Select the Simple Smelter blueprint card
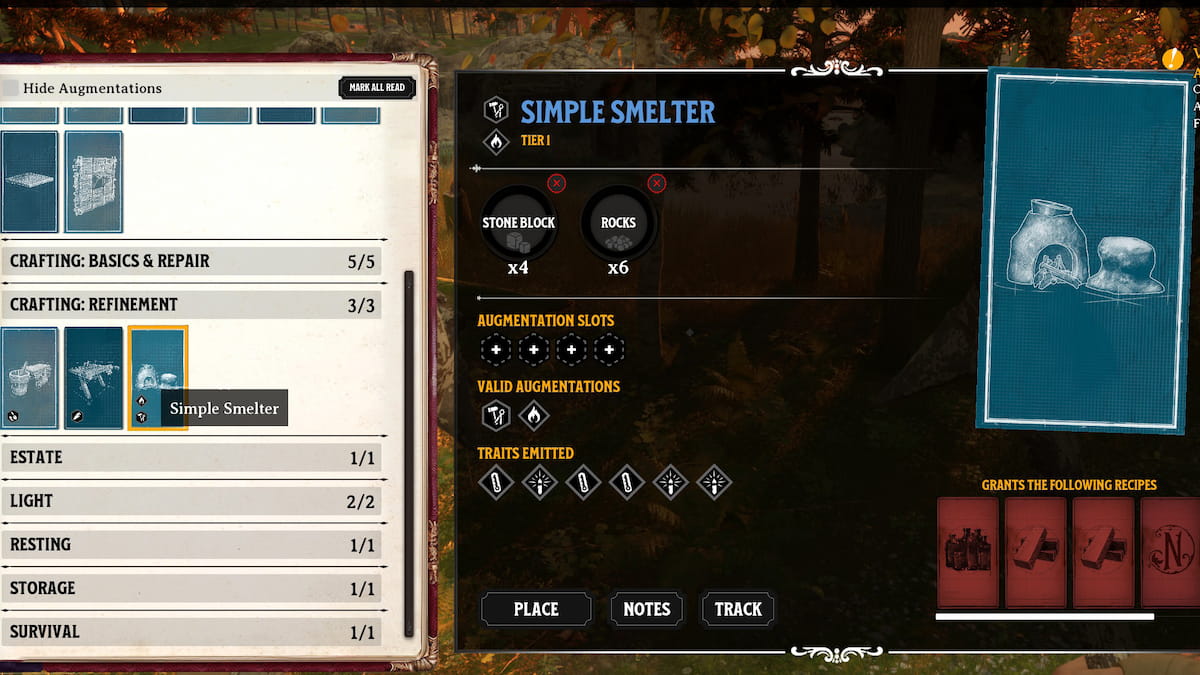The height and width of the screenshot is (675, 1200). point(157,377)
